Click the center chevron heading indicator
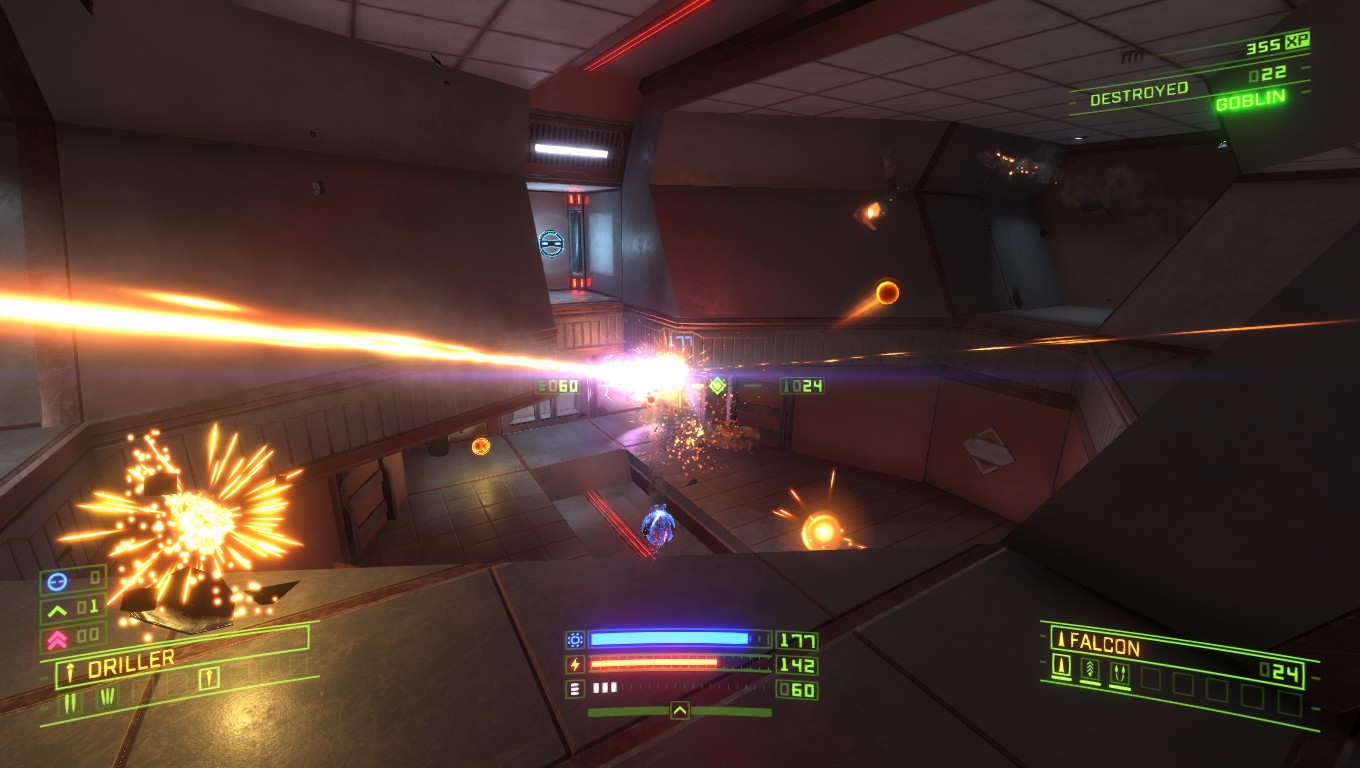 (x=679, y=711)
